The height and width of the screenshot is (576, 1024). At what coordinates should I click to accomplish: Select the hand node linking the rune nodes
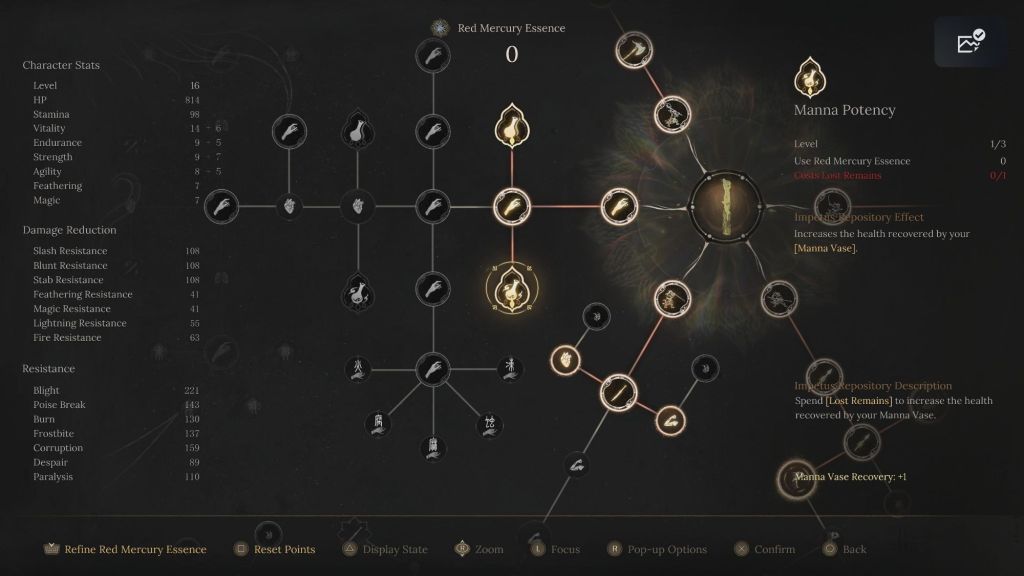pyautogui.click(x=432, y=367)
